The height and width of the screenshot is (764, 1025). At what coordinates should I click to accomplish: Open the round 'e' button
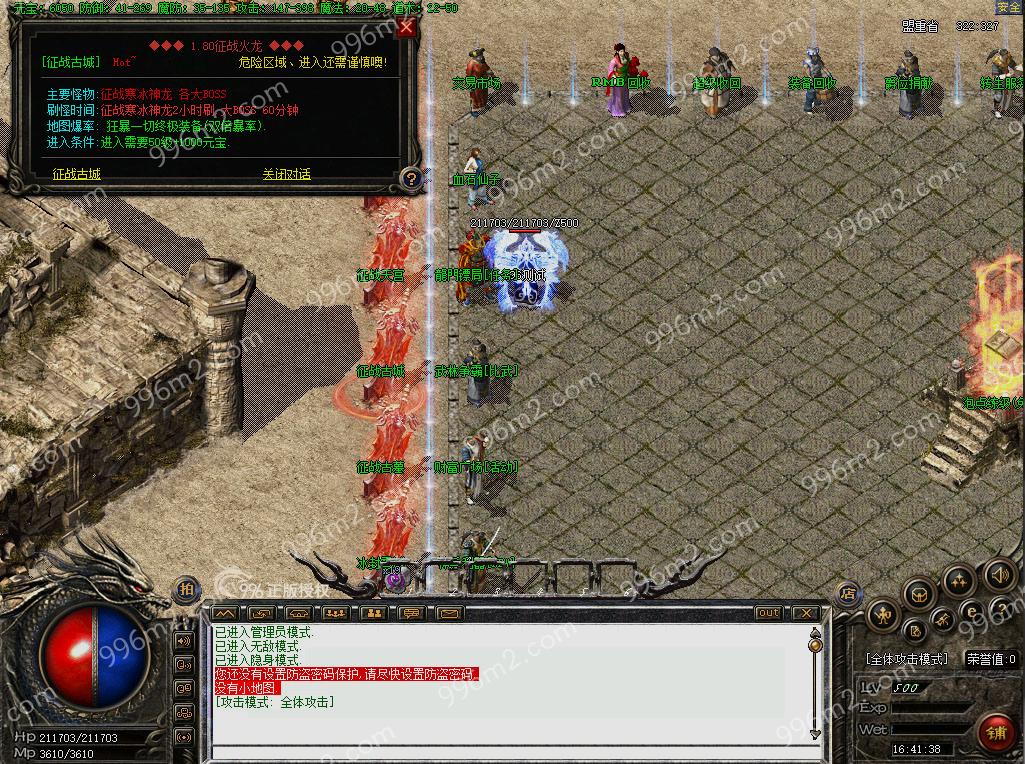click(x=970, y=610)
